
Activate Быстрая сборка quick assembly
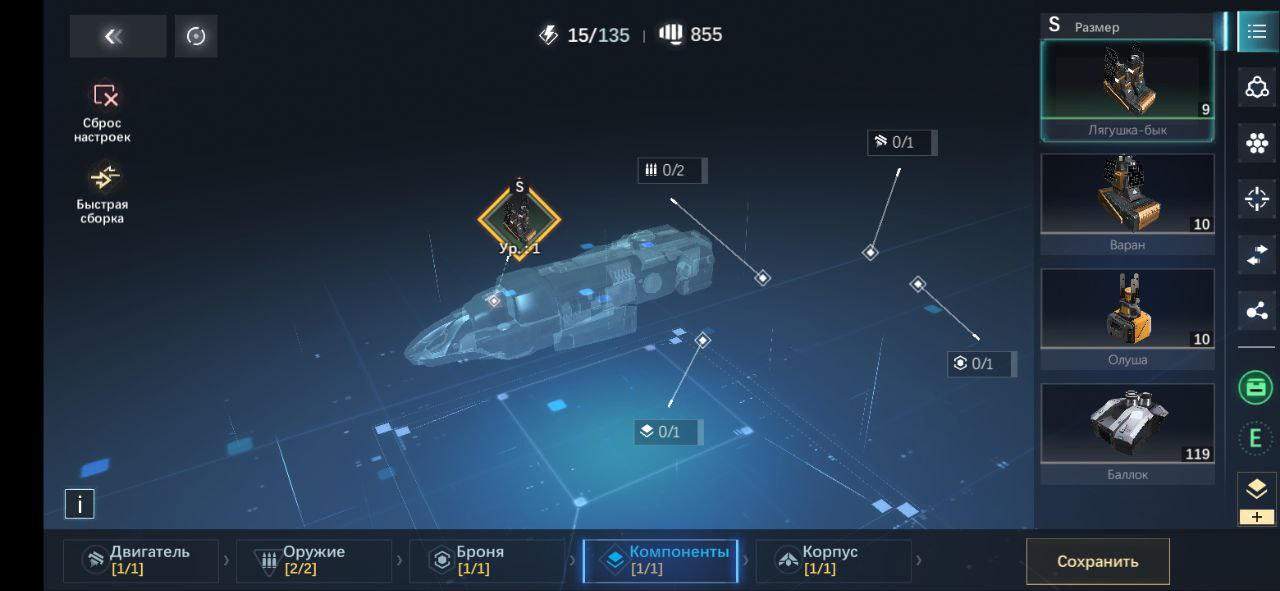[x=103, y=193]
